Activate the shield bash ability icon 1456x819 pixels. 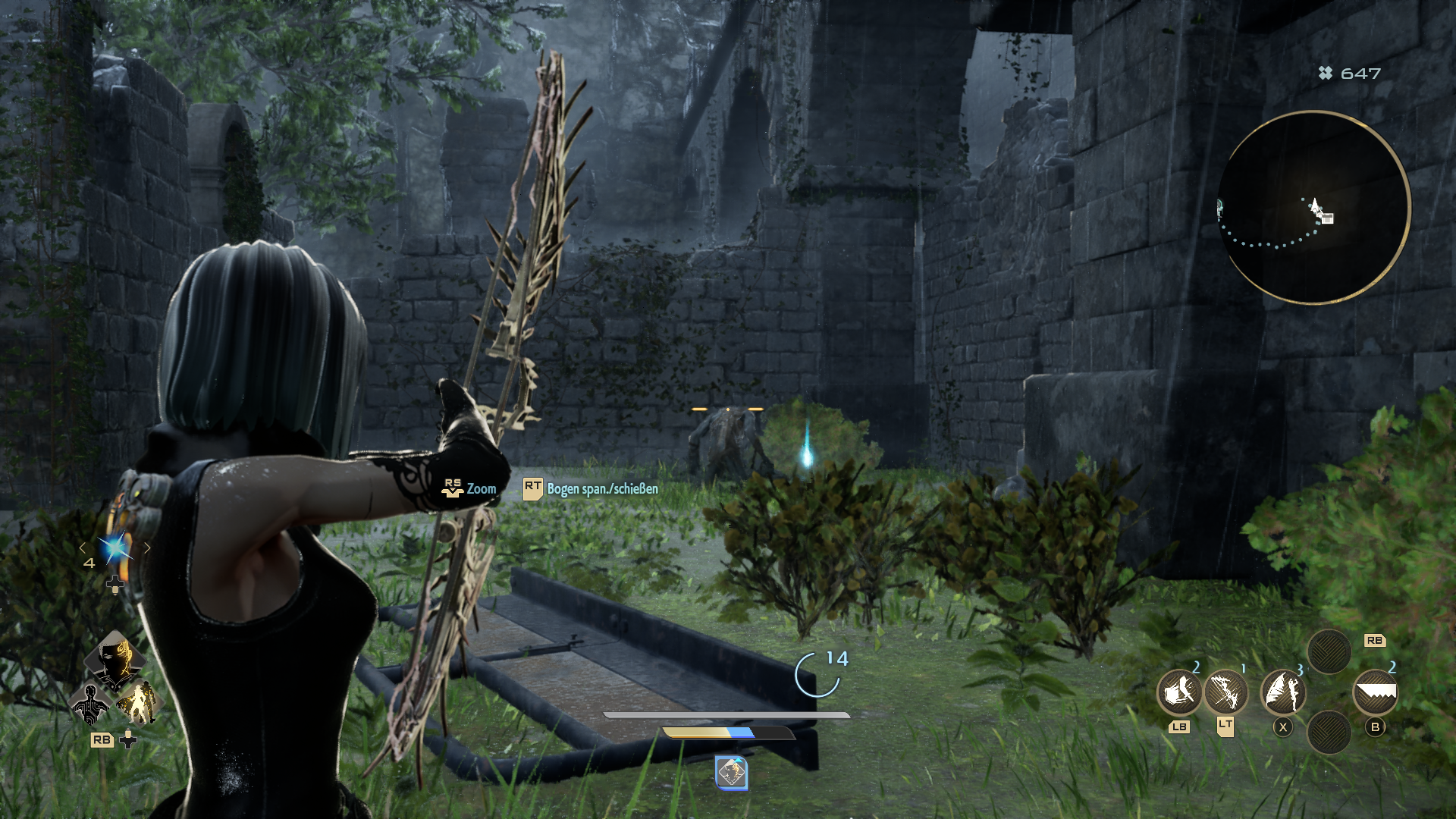click(x=1179, y=692)
